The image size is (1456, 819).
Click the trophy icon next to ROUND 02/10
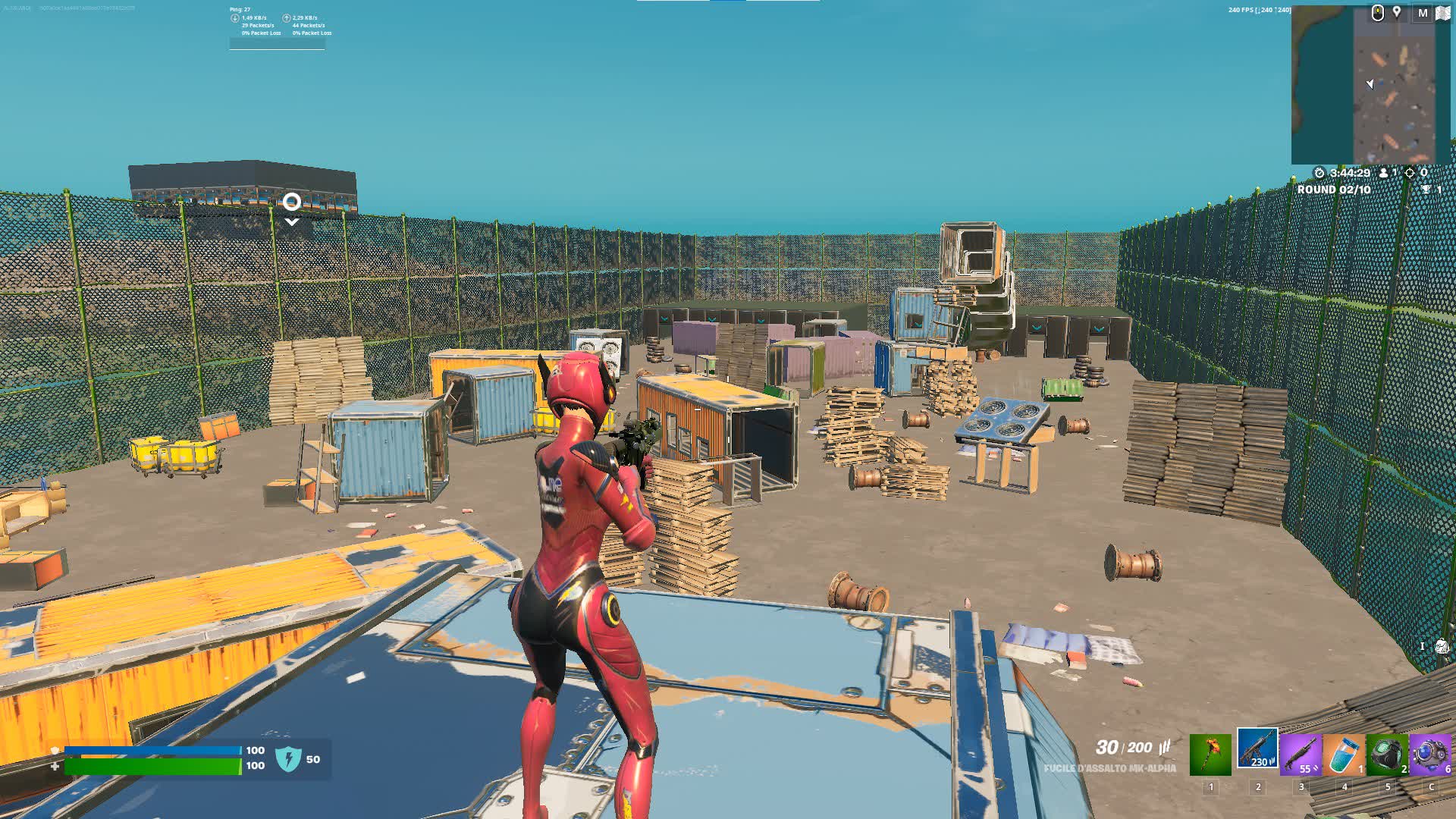pos(1426,188)
